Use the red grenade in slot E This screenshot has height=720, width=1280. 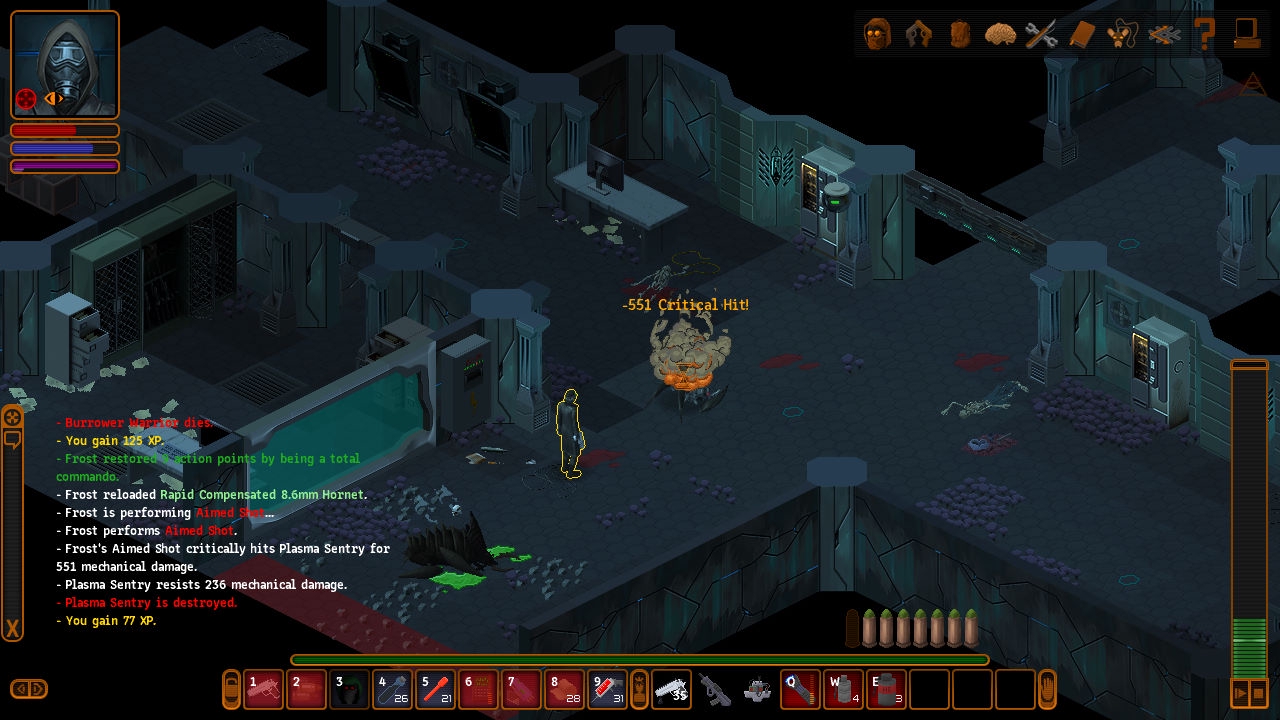[x=886, y=689]
